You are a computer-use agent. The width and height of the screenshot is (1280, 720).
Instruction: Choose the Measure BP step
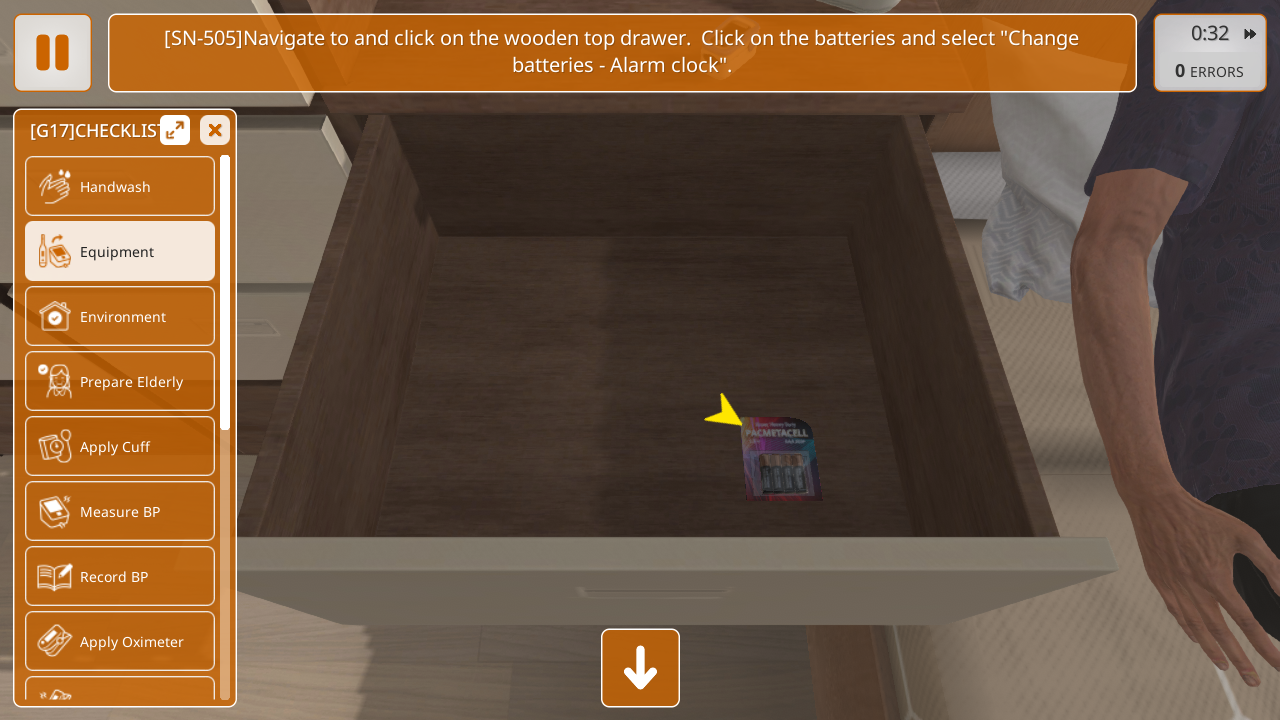click(x=120, y=512)
